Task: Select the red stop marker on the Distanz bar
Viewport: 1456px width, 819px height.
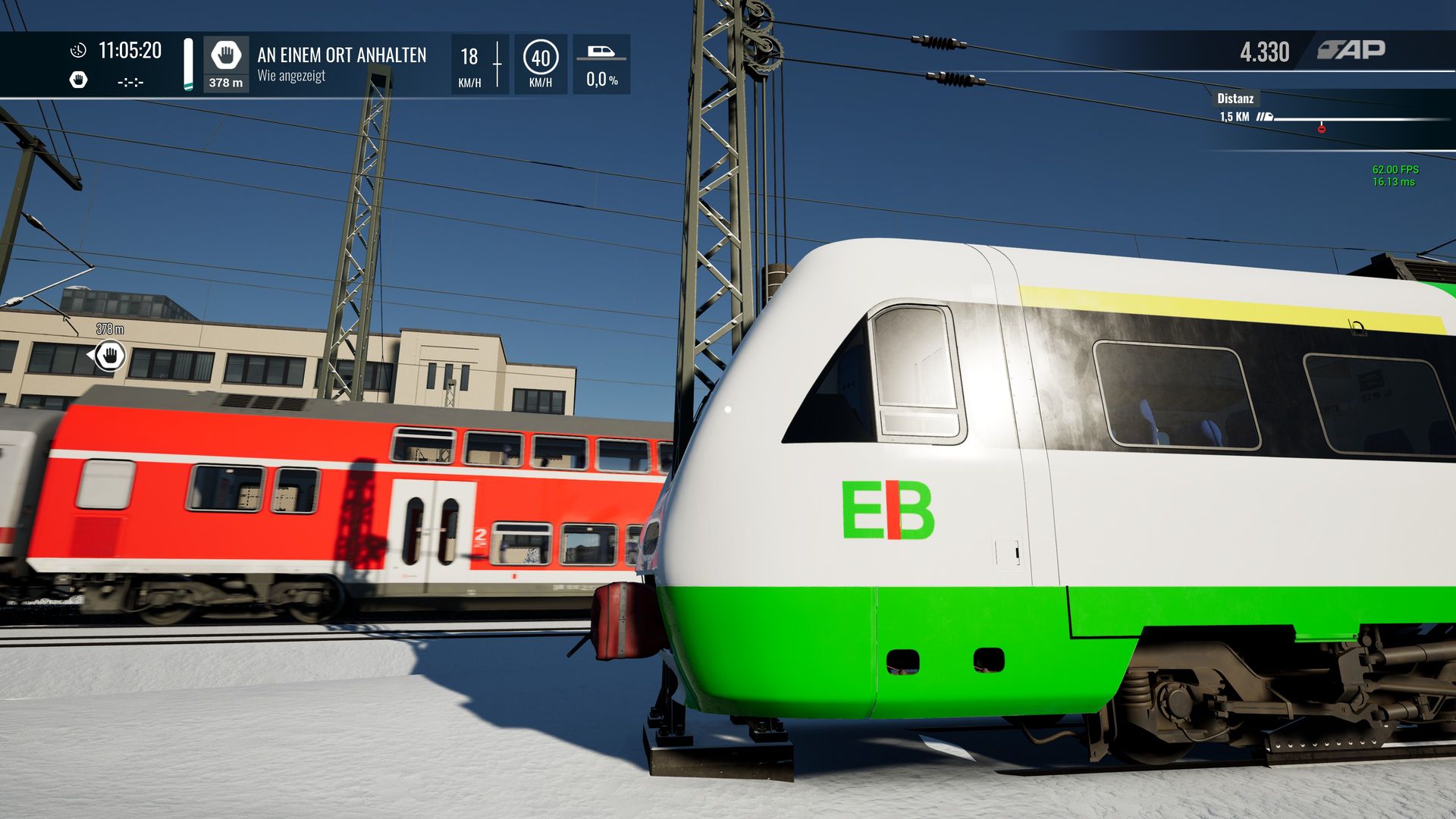Action: 1321,129
